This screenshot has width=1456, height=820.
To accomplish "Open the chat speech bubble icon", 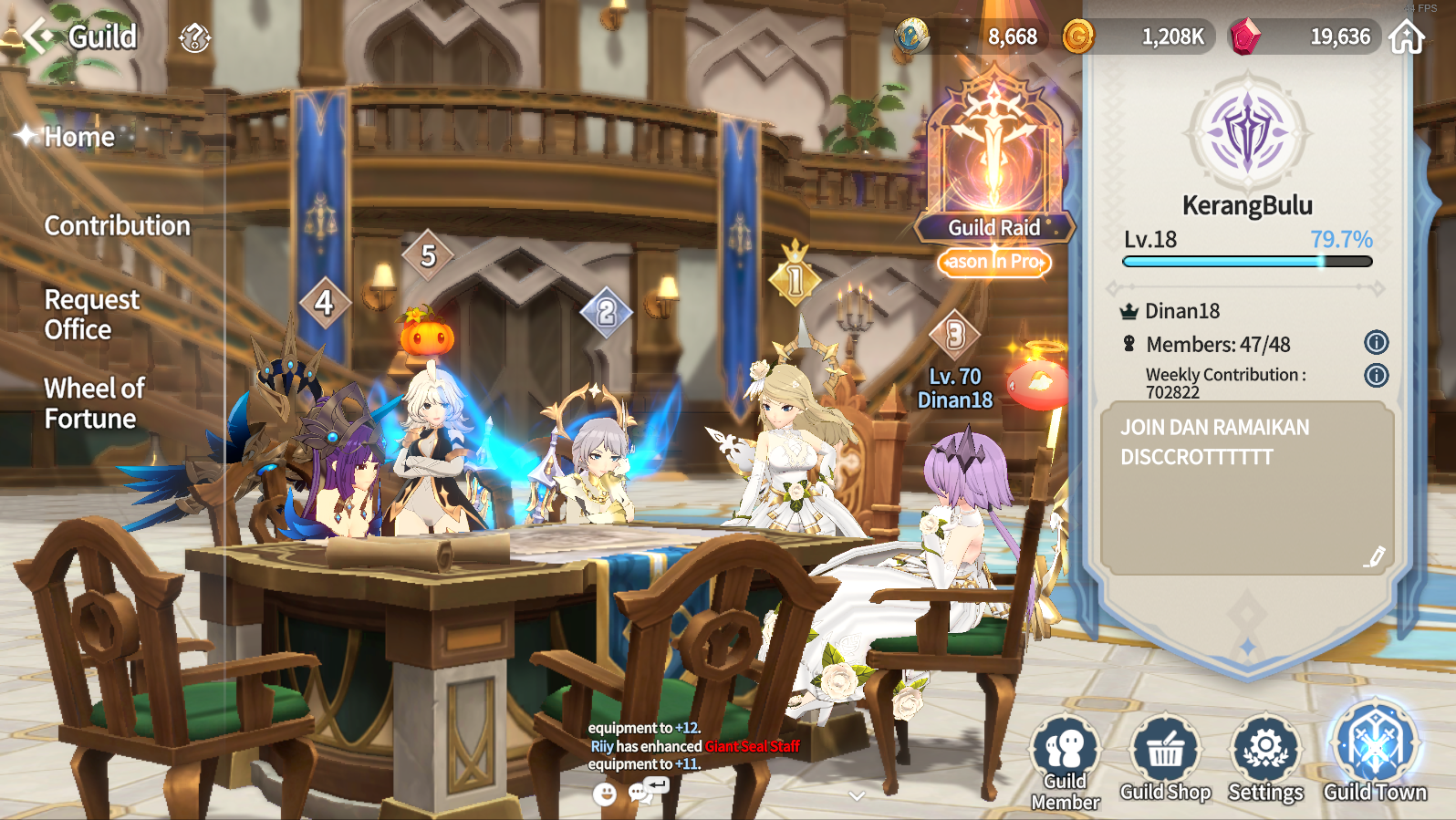I will [x=641, y=793].
